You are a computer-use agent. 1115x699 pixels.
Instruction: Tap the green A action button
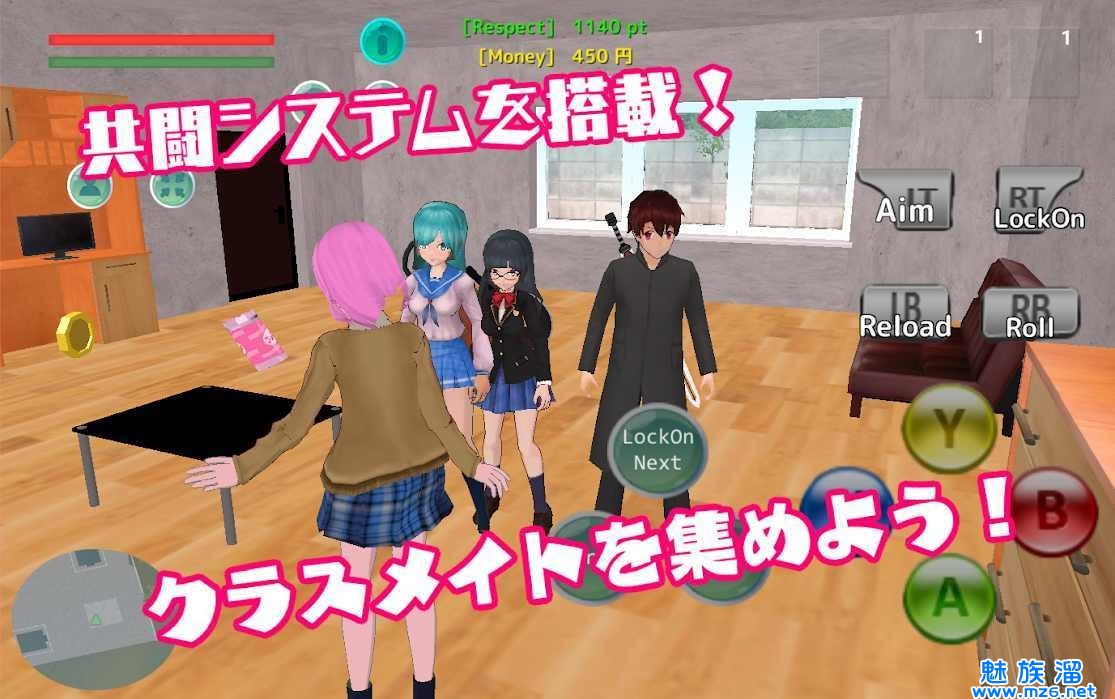tap(949, 598)
